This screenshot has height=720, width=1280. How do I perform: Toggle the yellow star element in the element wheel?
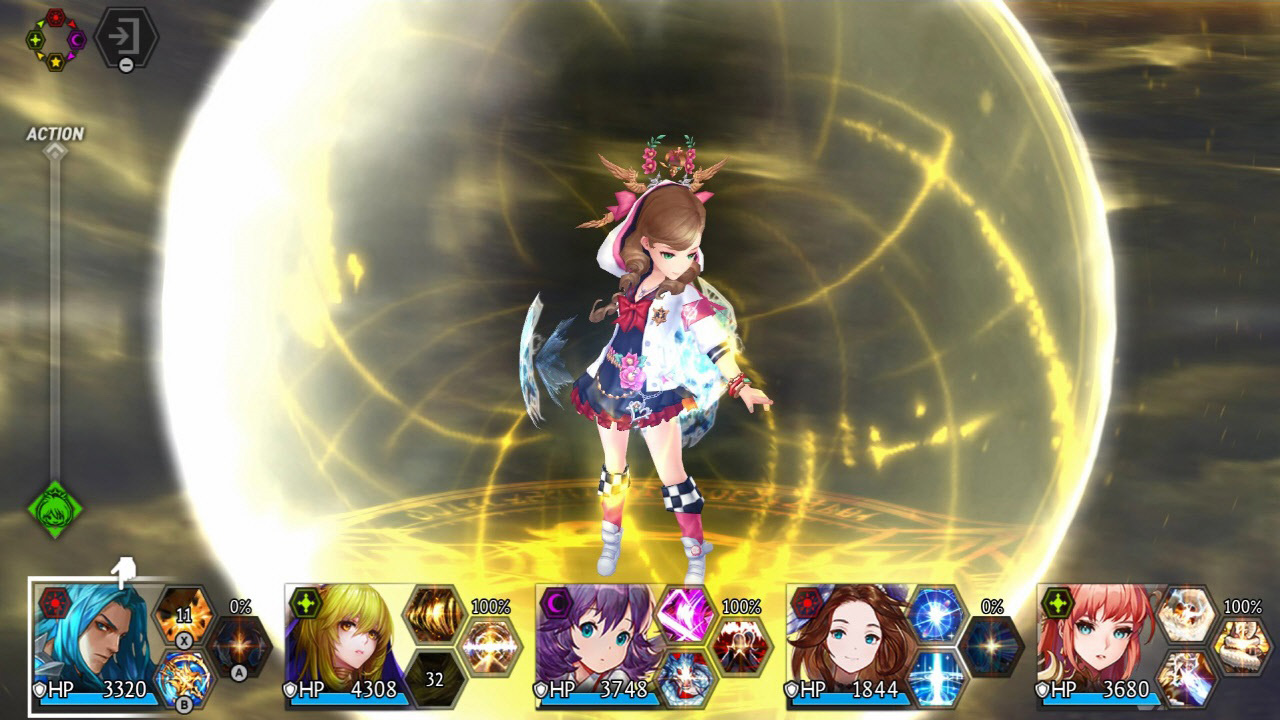55,62
